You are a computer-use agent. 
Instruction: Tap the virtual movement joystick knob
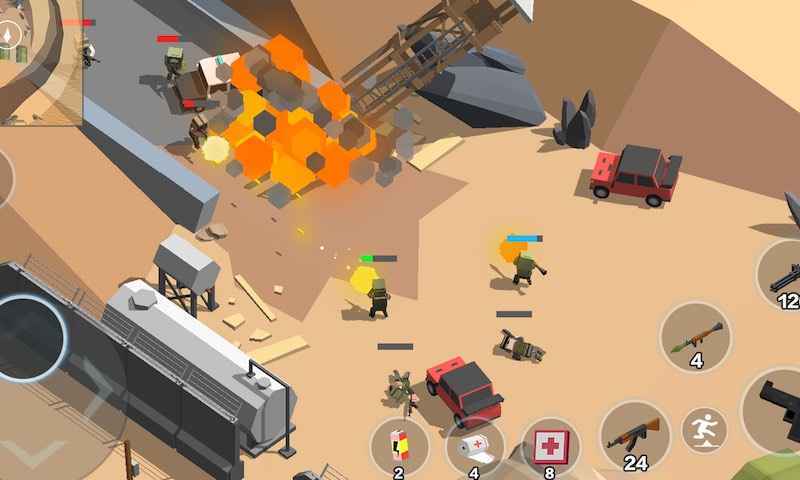[x=28, y=335]
